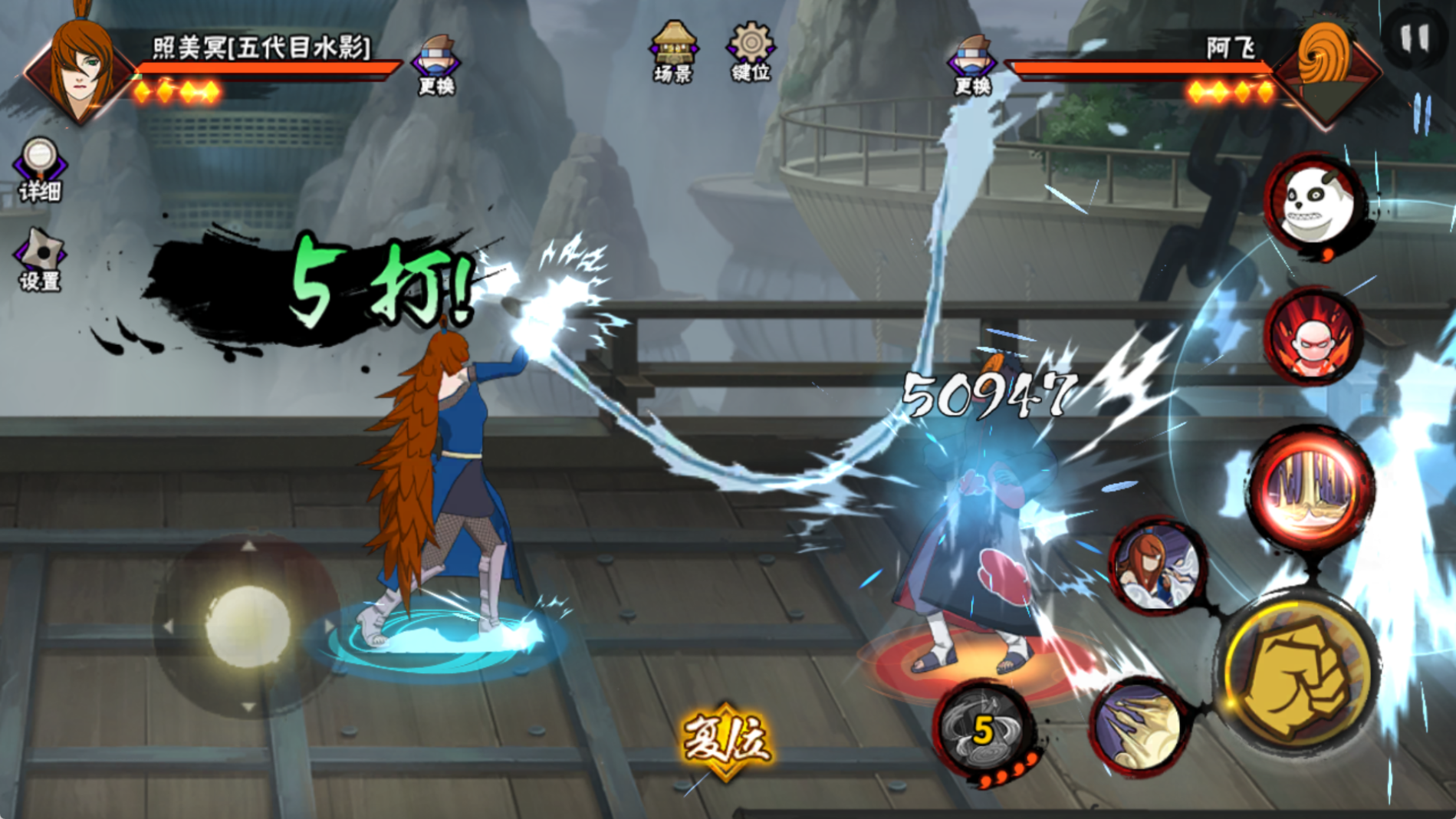Swap the opponent ninja with right 更换

point(972,64)
